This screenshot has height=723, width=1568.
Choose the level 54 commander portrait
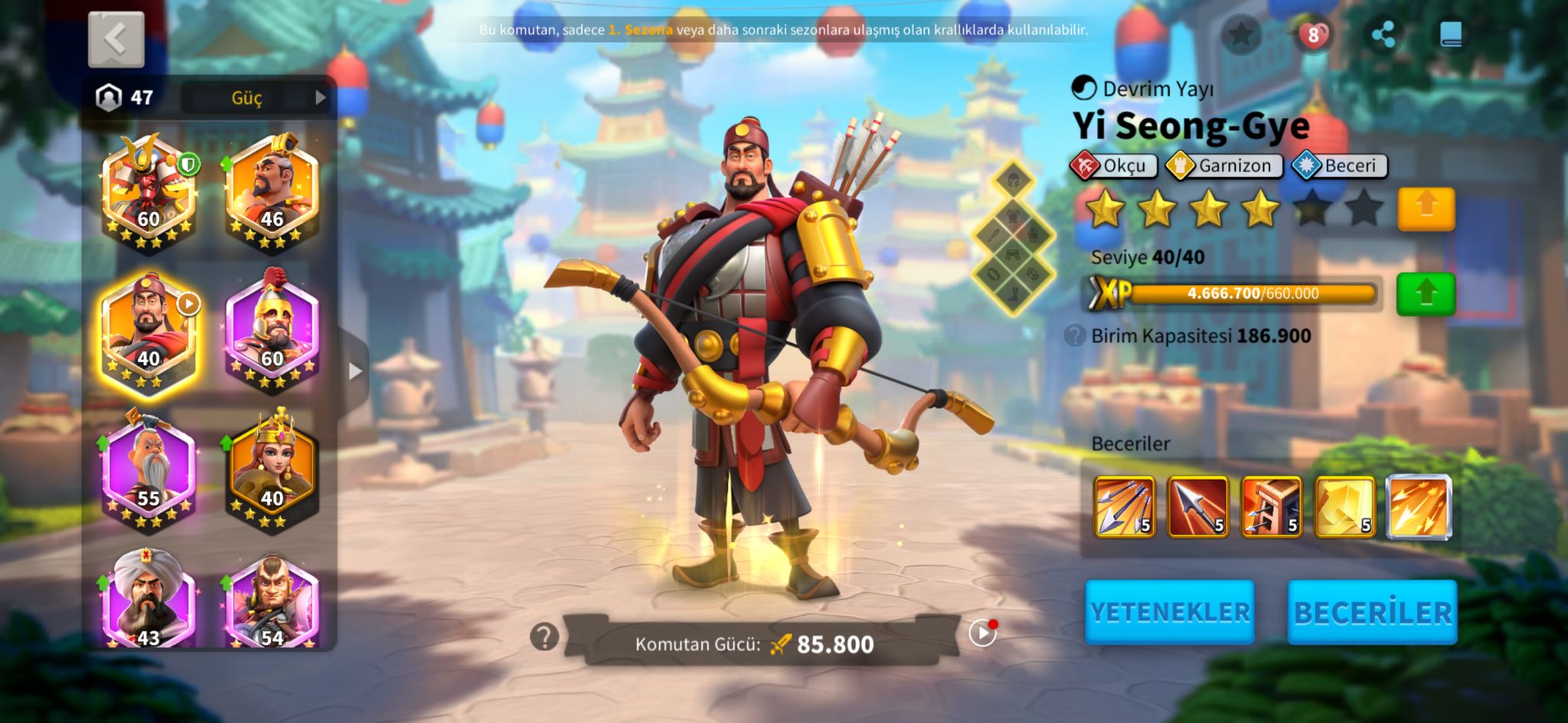[x=273, y=601]
